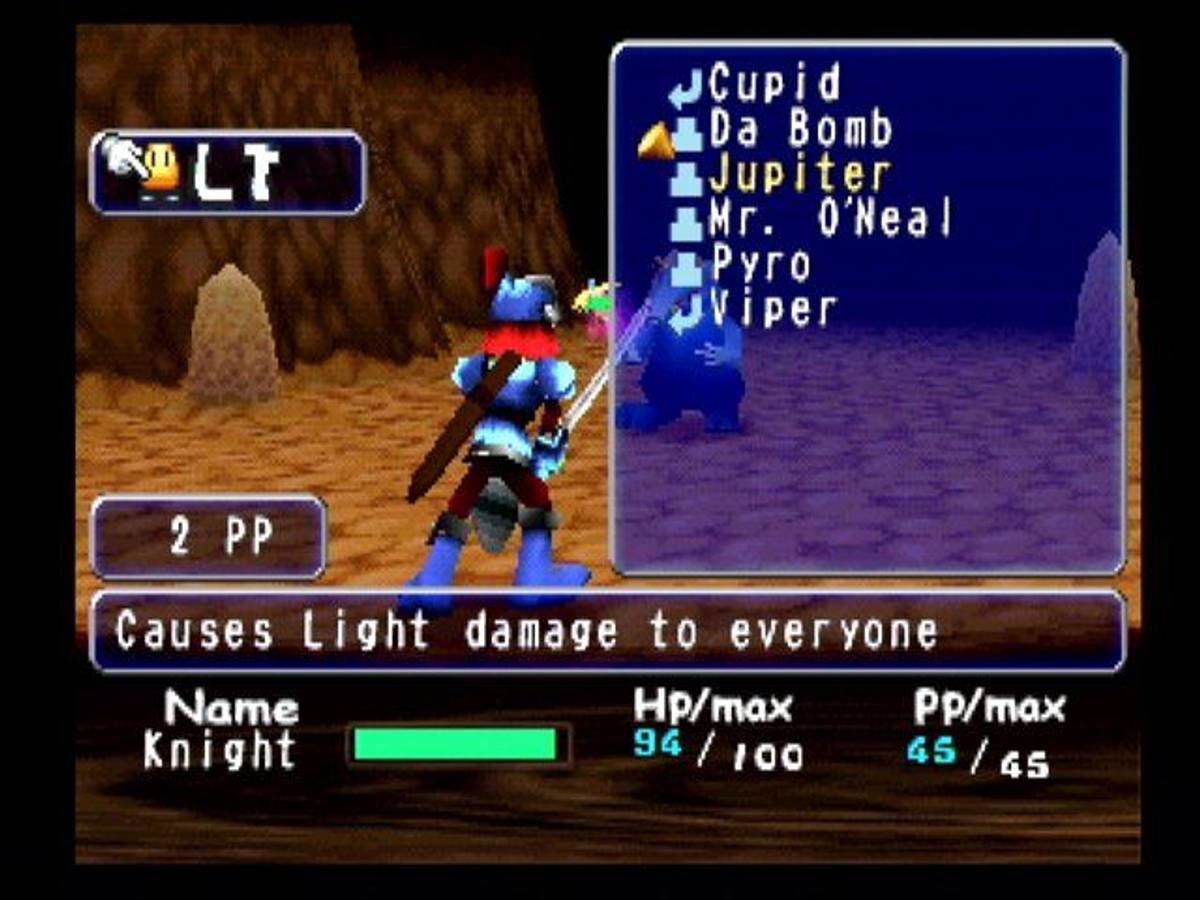This screenshot has width=1200, height=900.
Task: Click the LT spell category panel
Action: pyautogui.click(x=228, y=173)
